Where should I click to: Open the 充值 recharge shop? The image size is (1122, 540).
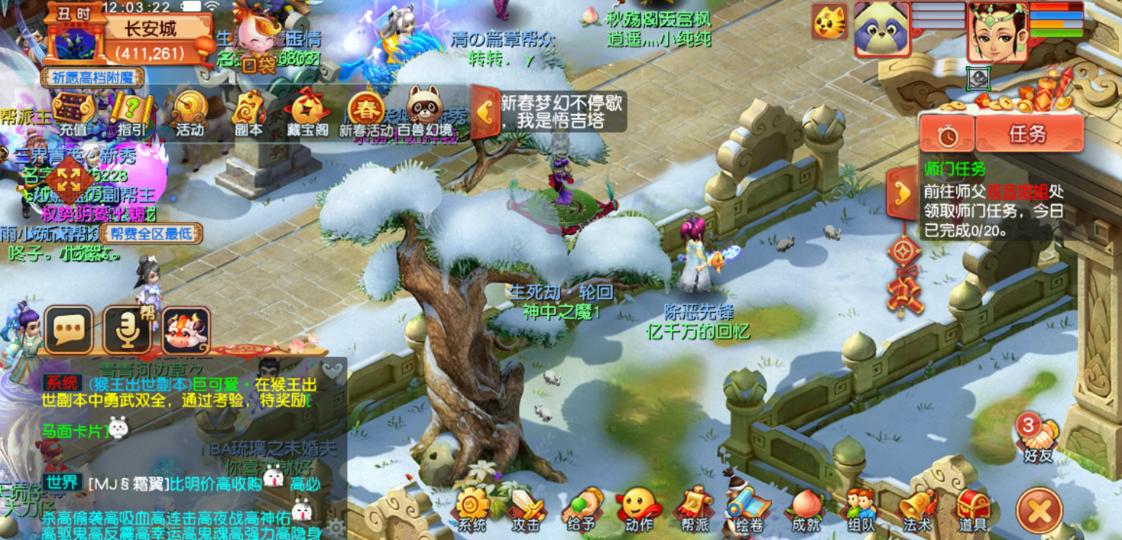[x=72, y=112]
